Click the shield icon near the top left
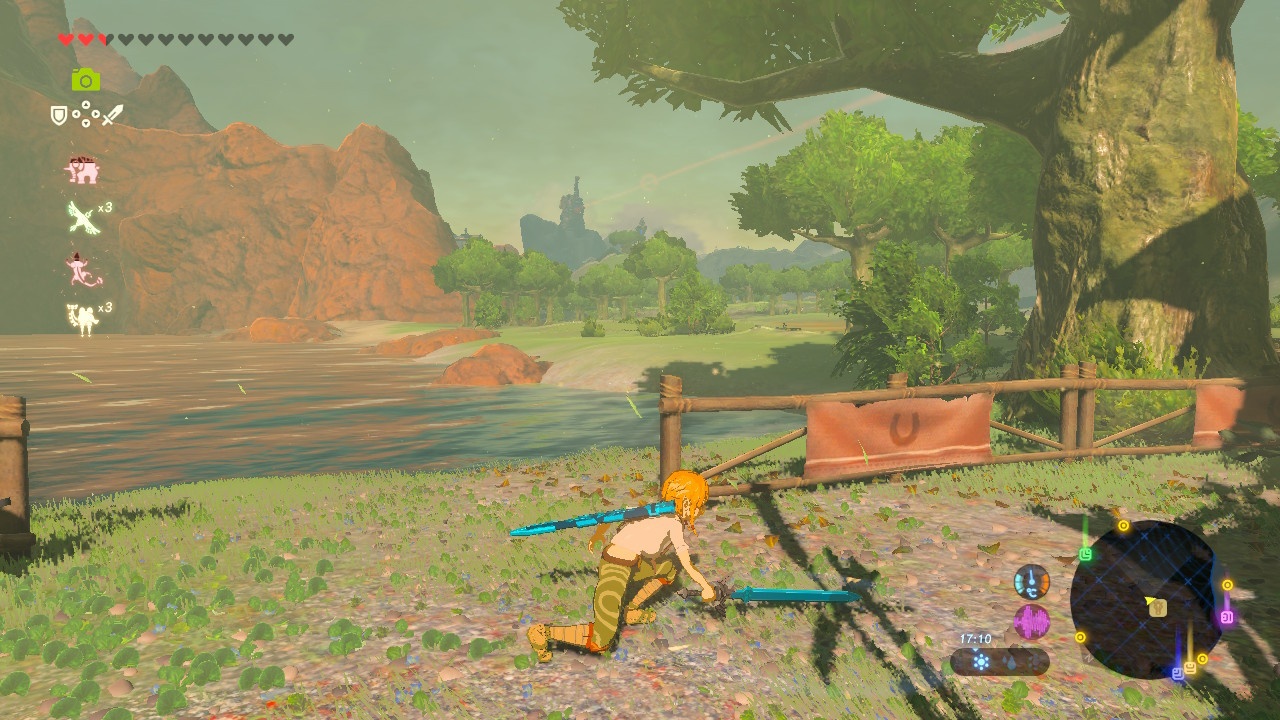 [58, 114]
